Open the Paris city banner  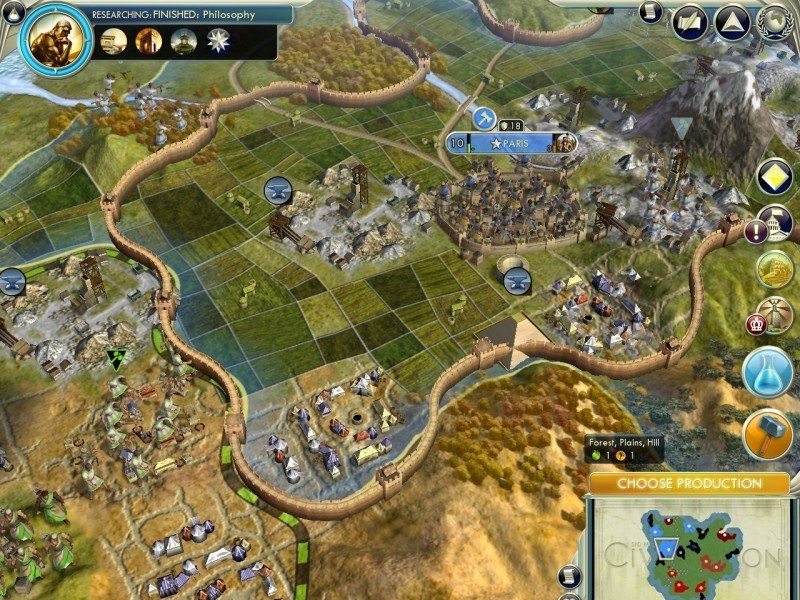coord(512,143)
